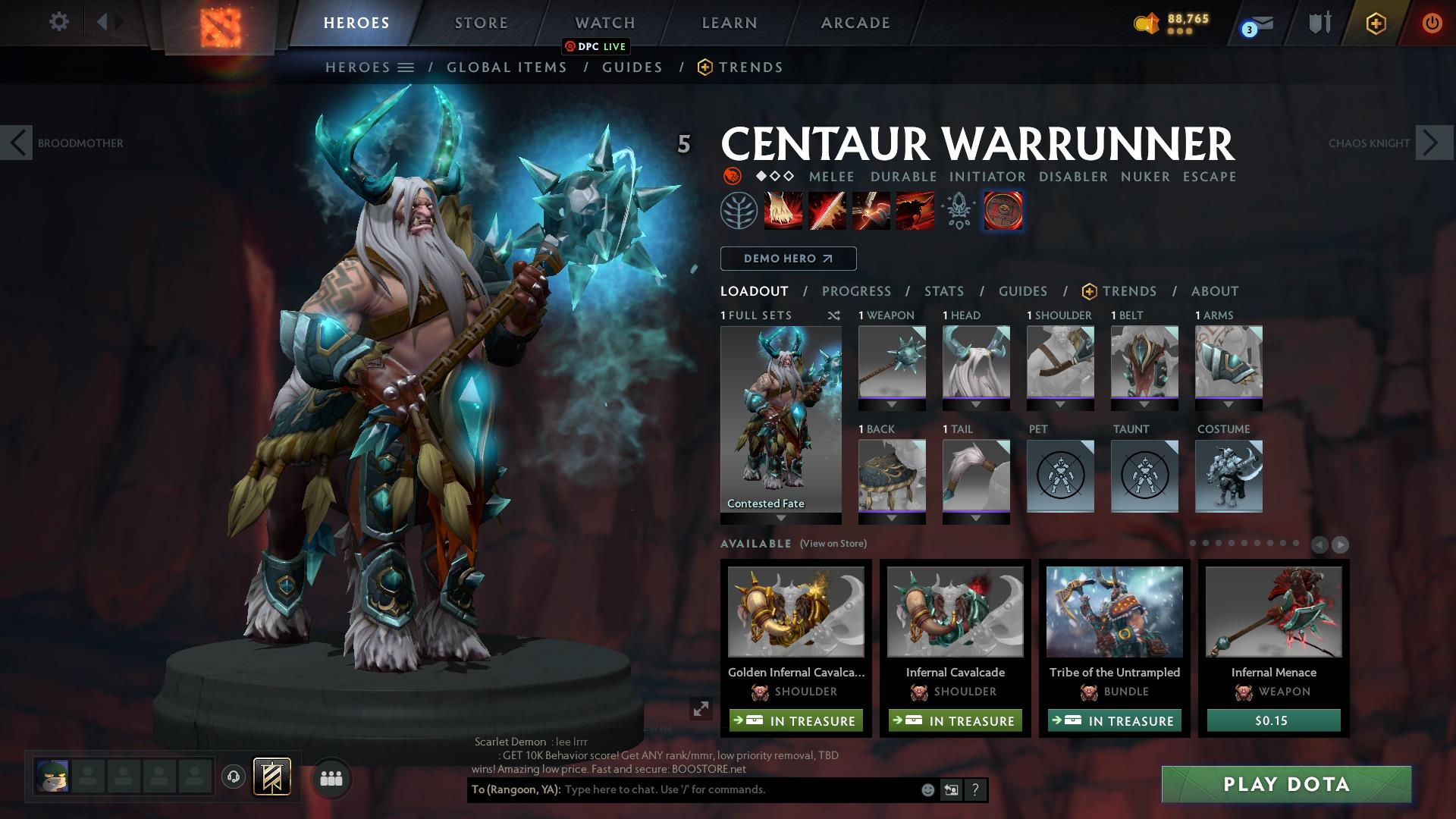The height and width of the screenshot is (819, 1456).
Task: Inspect the Stampede ultimate ability icon
Action: [915, 210]
